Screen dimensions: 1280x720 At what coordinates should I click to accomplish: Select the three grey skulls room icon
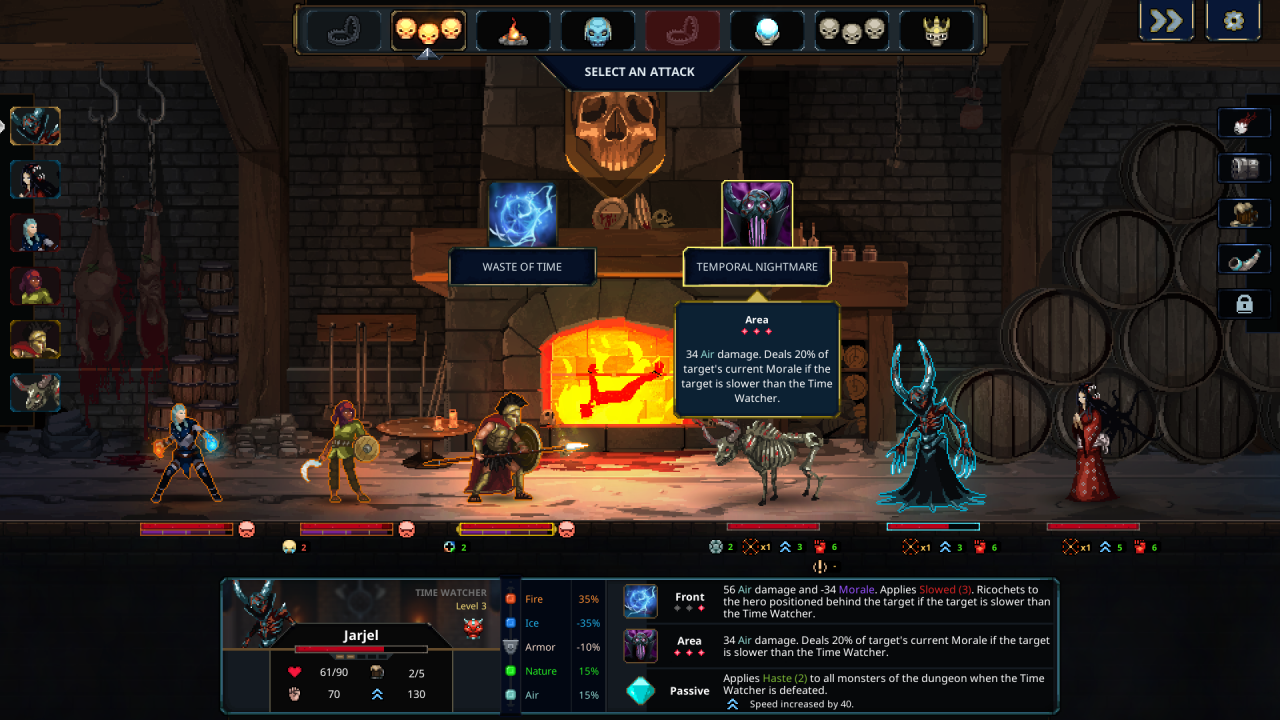pos(852,31)
